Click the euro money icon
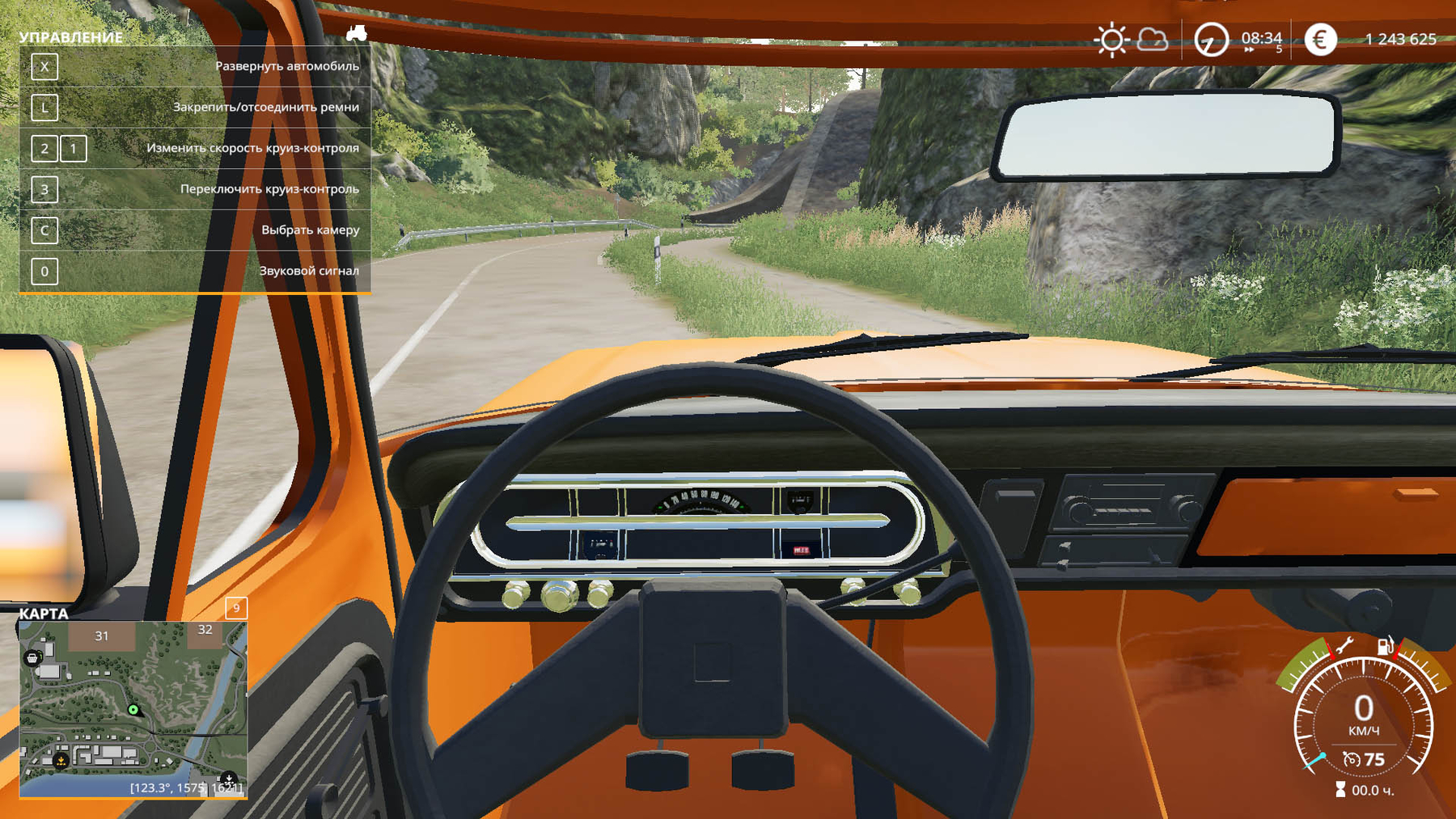The height and width of the screenshot is (819, 1456). pyautogui.click(x=1320, y=40)
